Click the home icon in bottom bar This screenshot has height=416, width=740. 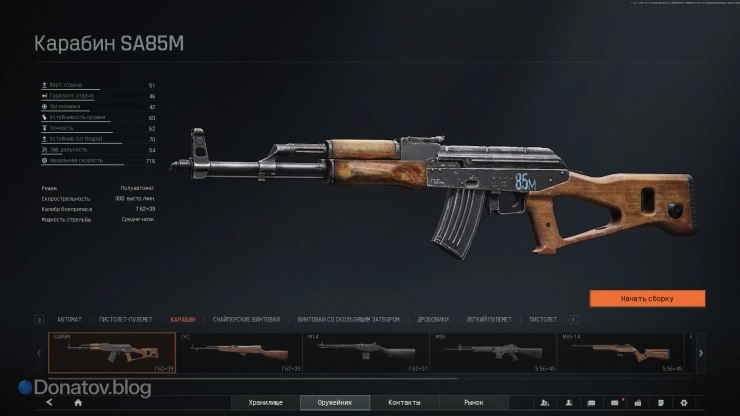pos(78,403)
